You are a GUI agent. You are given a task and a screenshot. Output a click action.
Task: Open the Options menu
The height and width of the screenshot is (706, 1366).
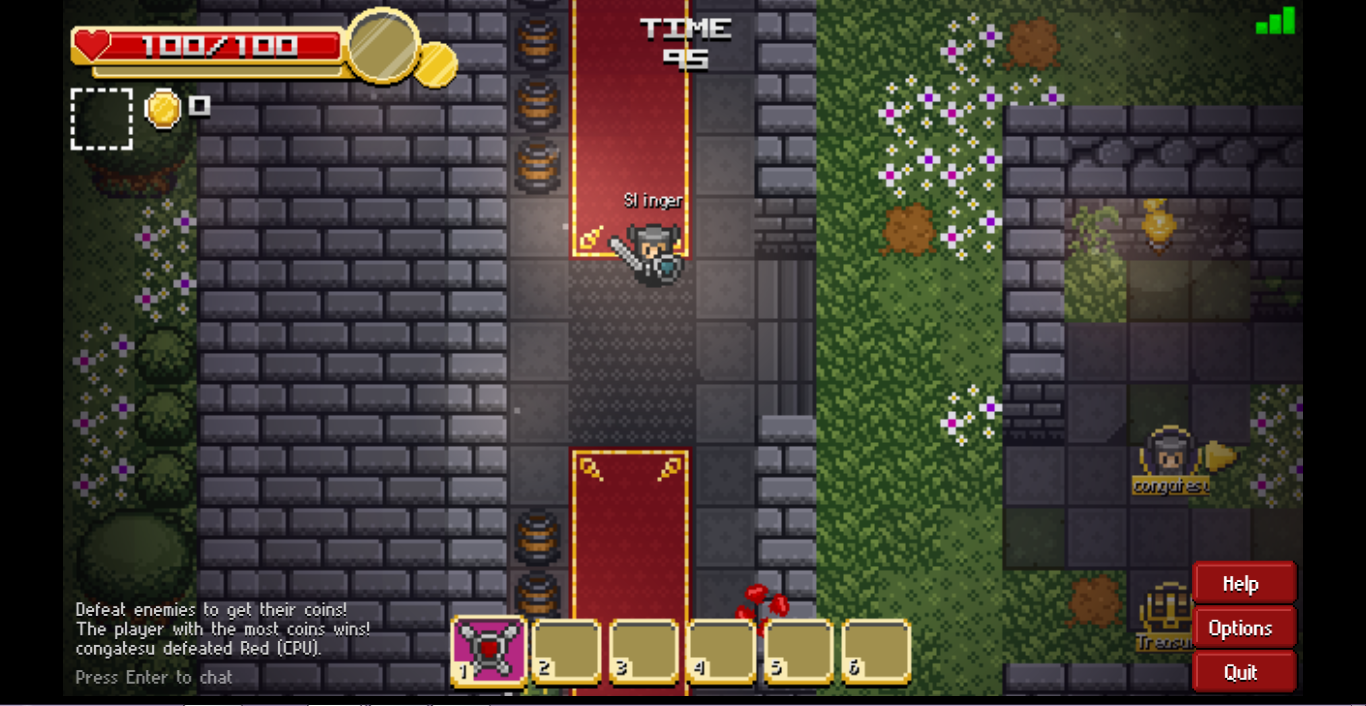pyautogui.click(x=1243, y=628)
